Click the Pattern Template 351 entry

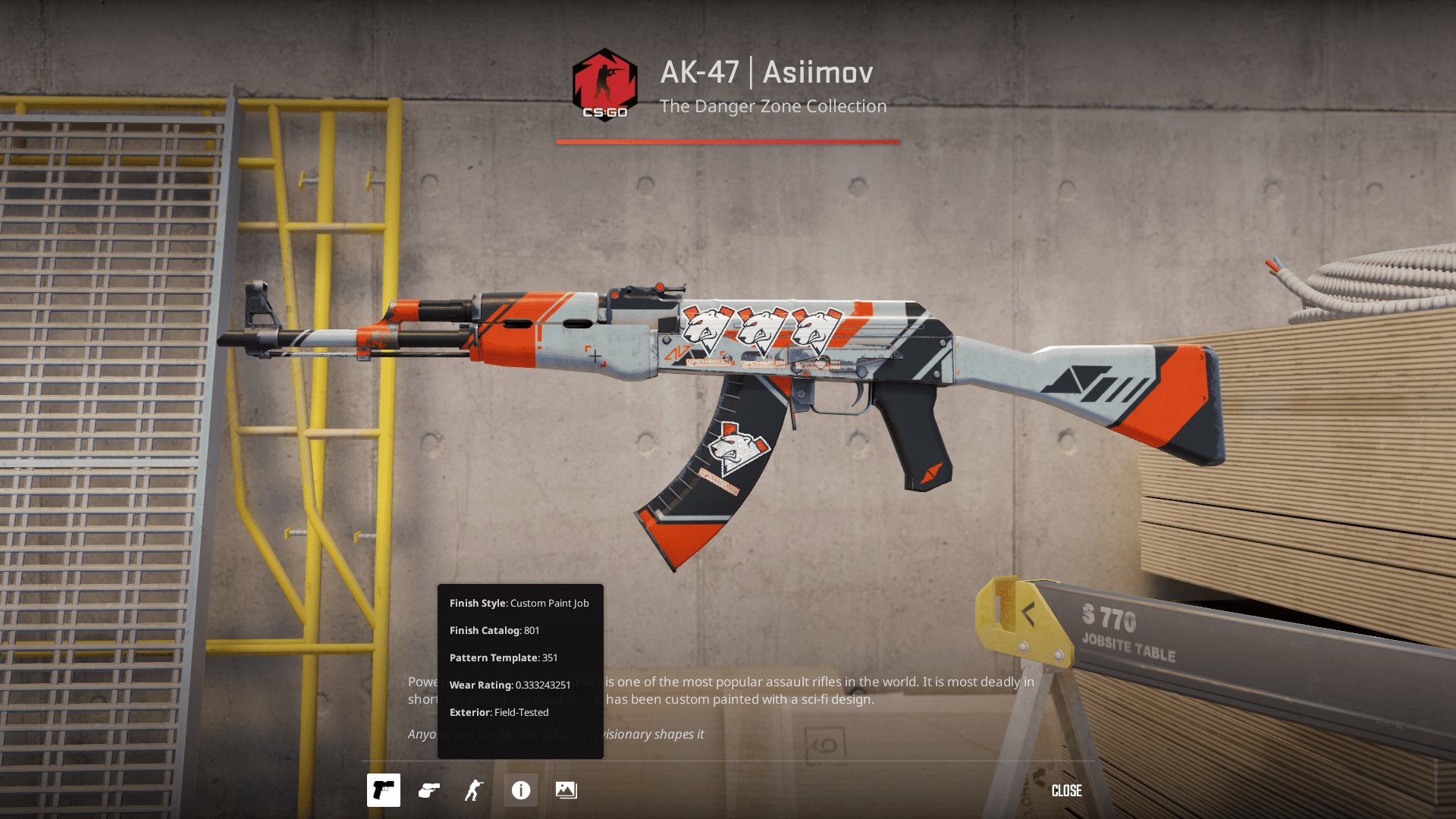(503, 657)
